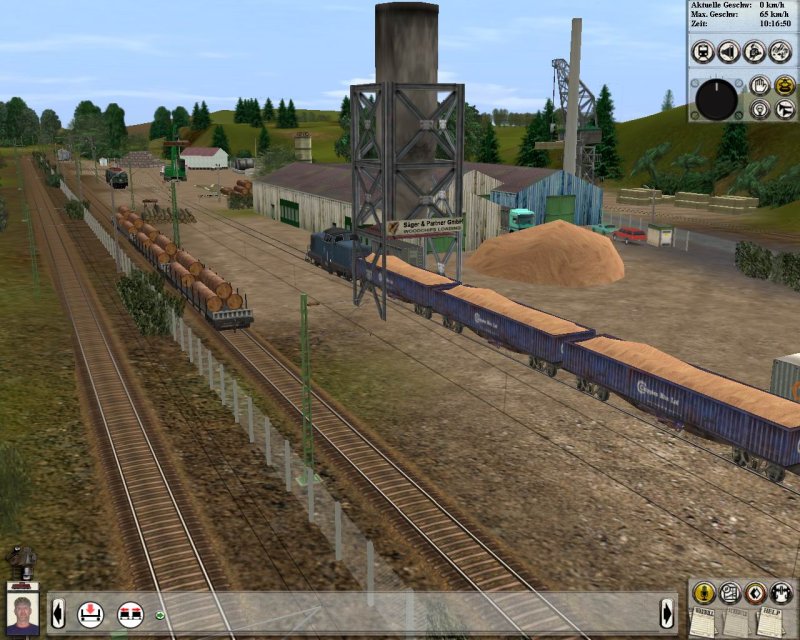
Task: Click the megaphone icon near the dial
Action: pos(784,108)
